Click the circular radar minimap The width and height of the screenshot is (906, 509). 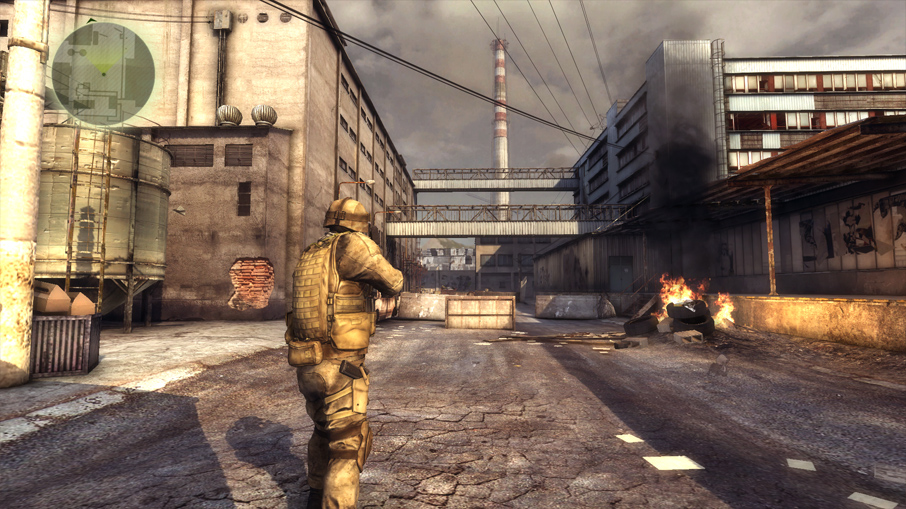[103, 73]
